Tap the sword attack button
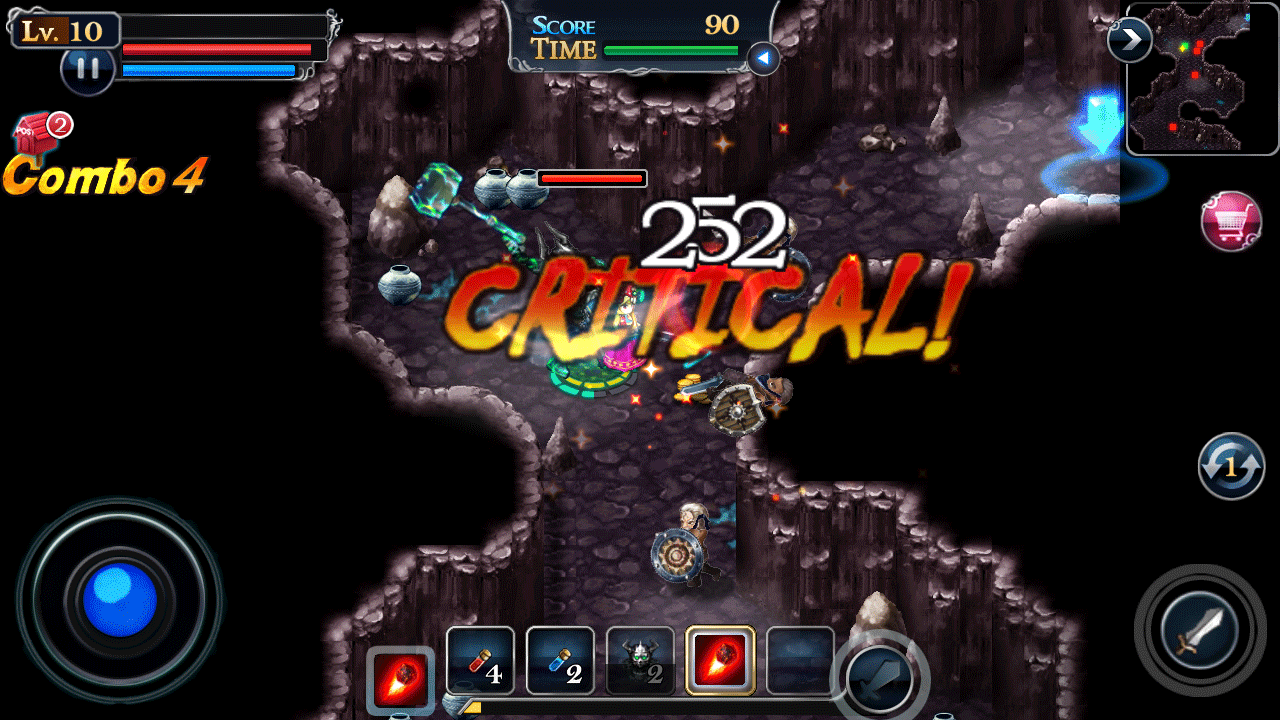 (x=1200, y=630)
